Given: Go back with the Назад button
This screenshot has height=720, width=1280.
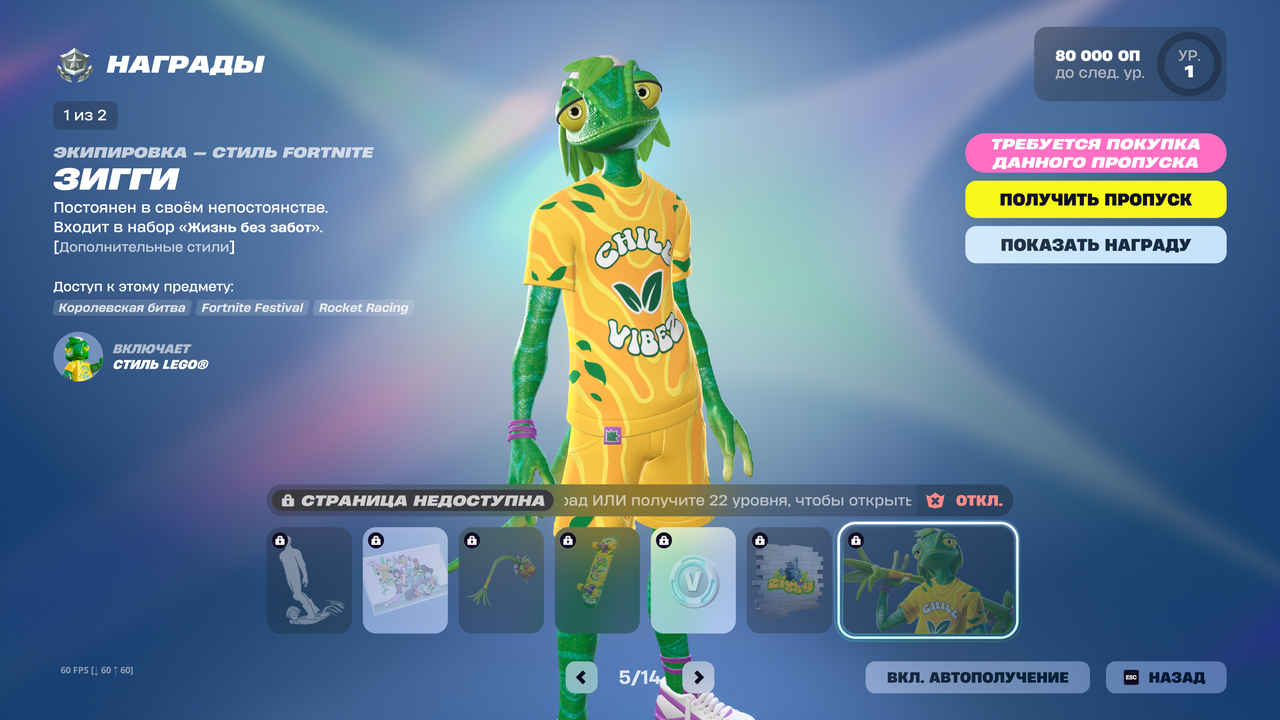Looking at the screenshot, I should click(x=1165, y=677).
